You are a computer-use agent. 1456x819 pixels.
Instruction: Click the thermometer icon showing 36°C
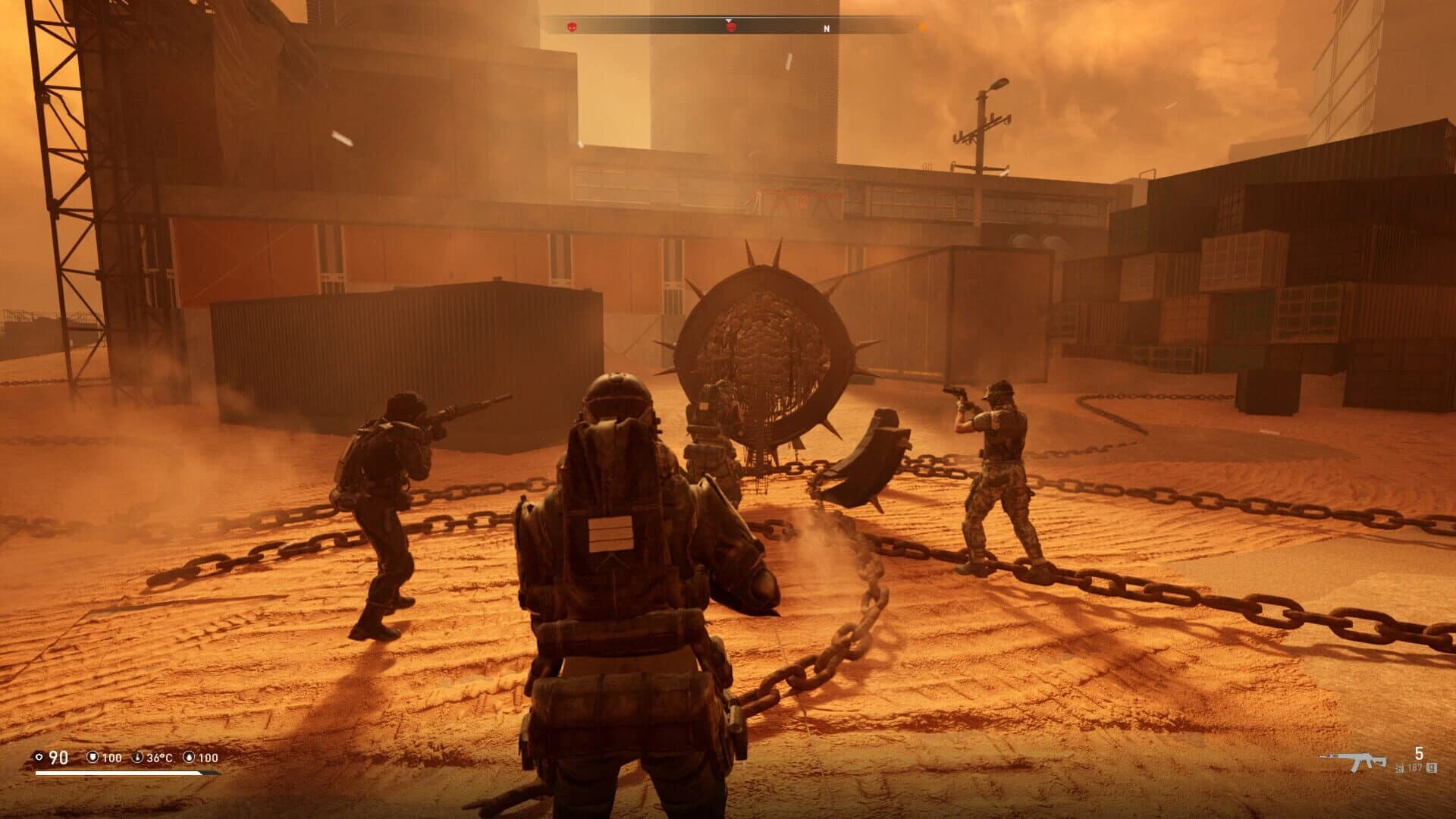pos(137,758)
